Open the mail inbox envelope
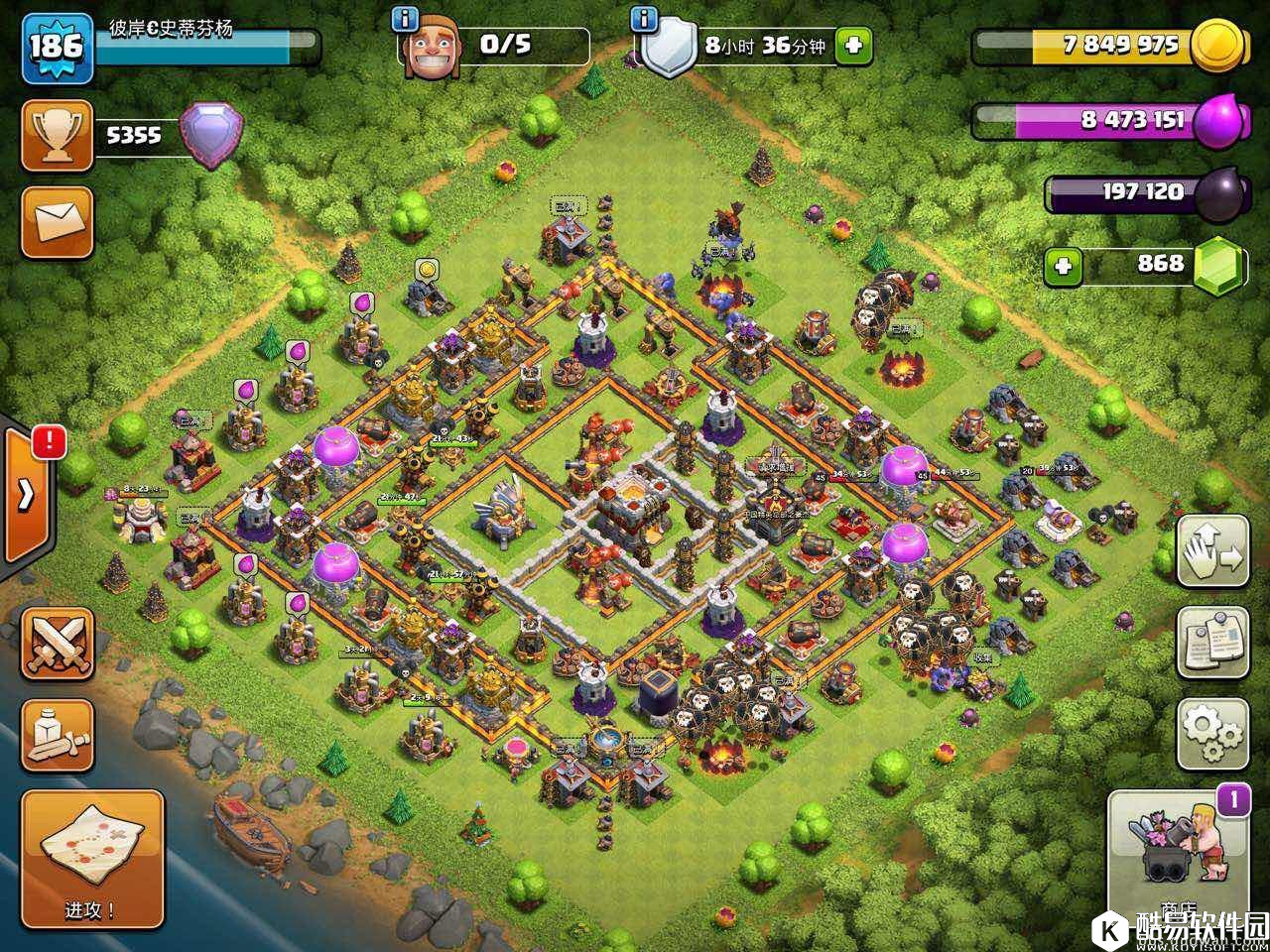 [58, 222]
